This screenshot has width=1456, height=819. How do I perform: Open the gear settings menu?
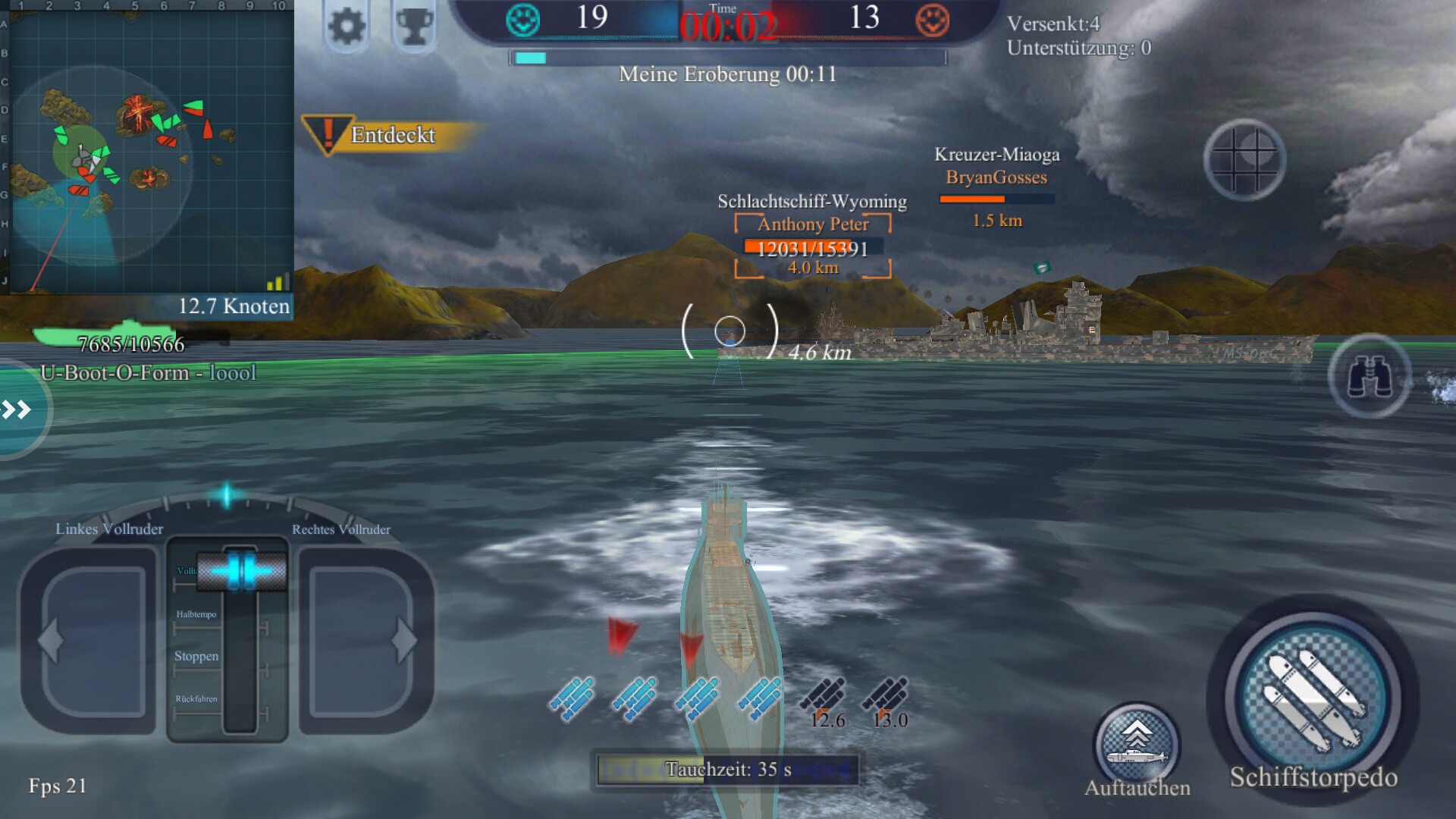pos(347,27)
